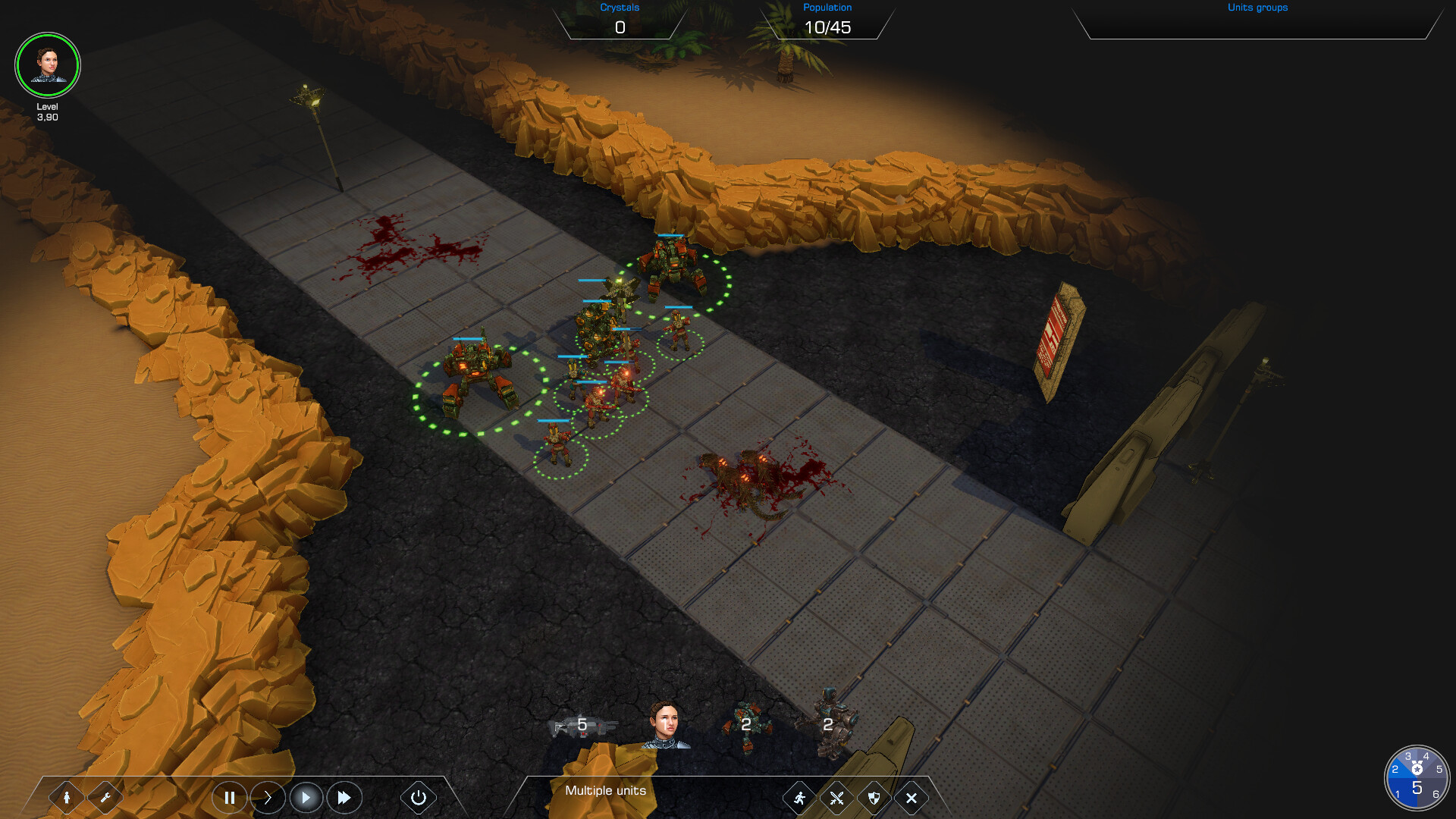Click the Population 10/45 display
Image resolution: width=1456 pixels, height=819 pixels.
pyautogui.click(x=829, y=27)
